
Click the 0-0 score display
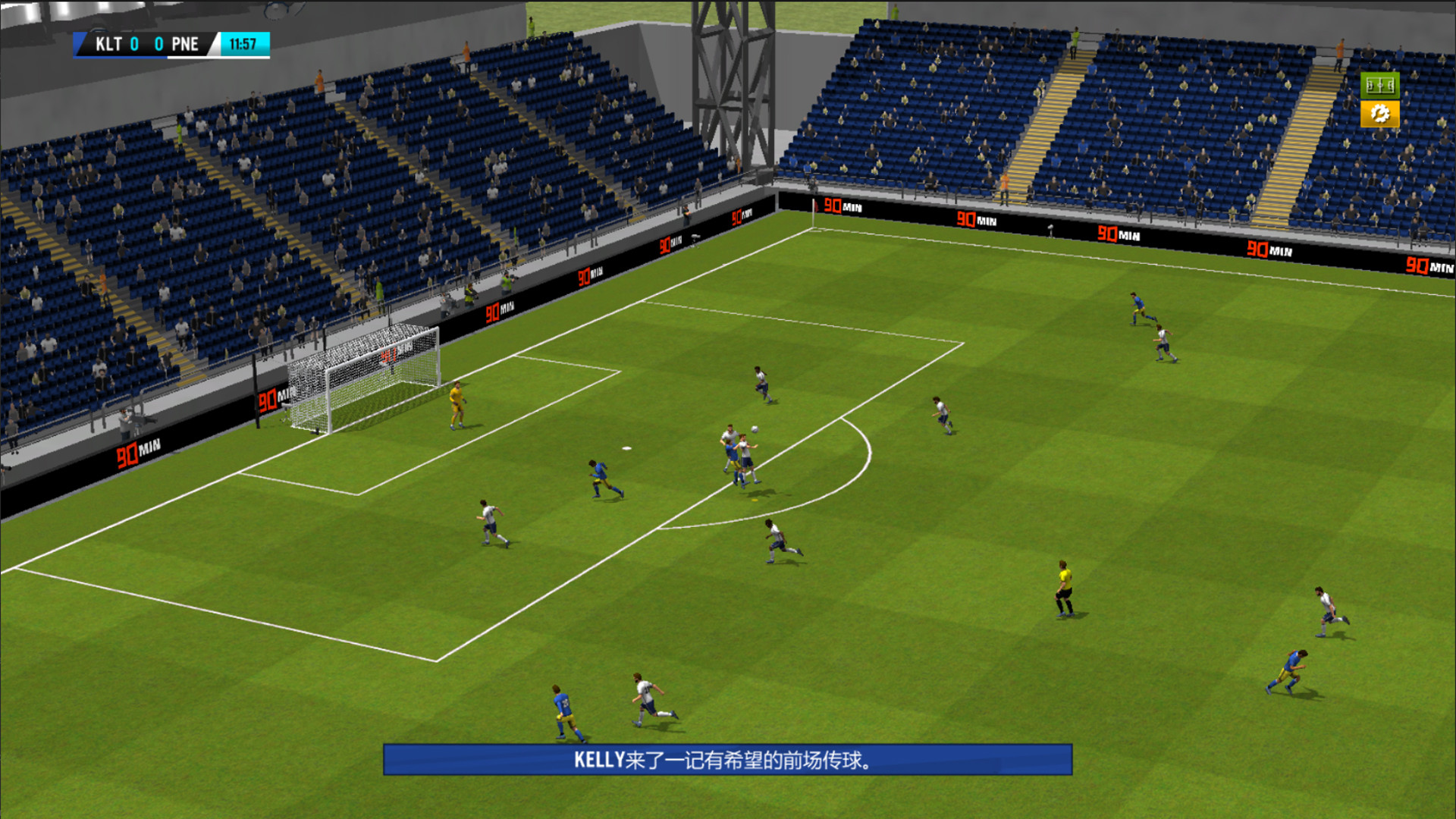pos(146,43)
